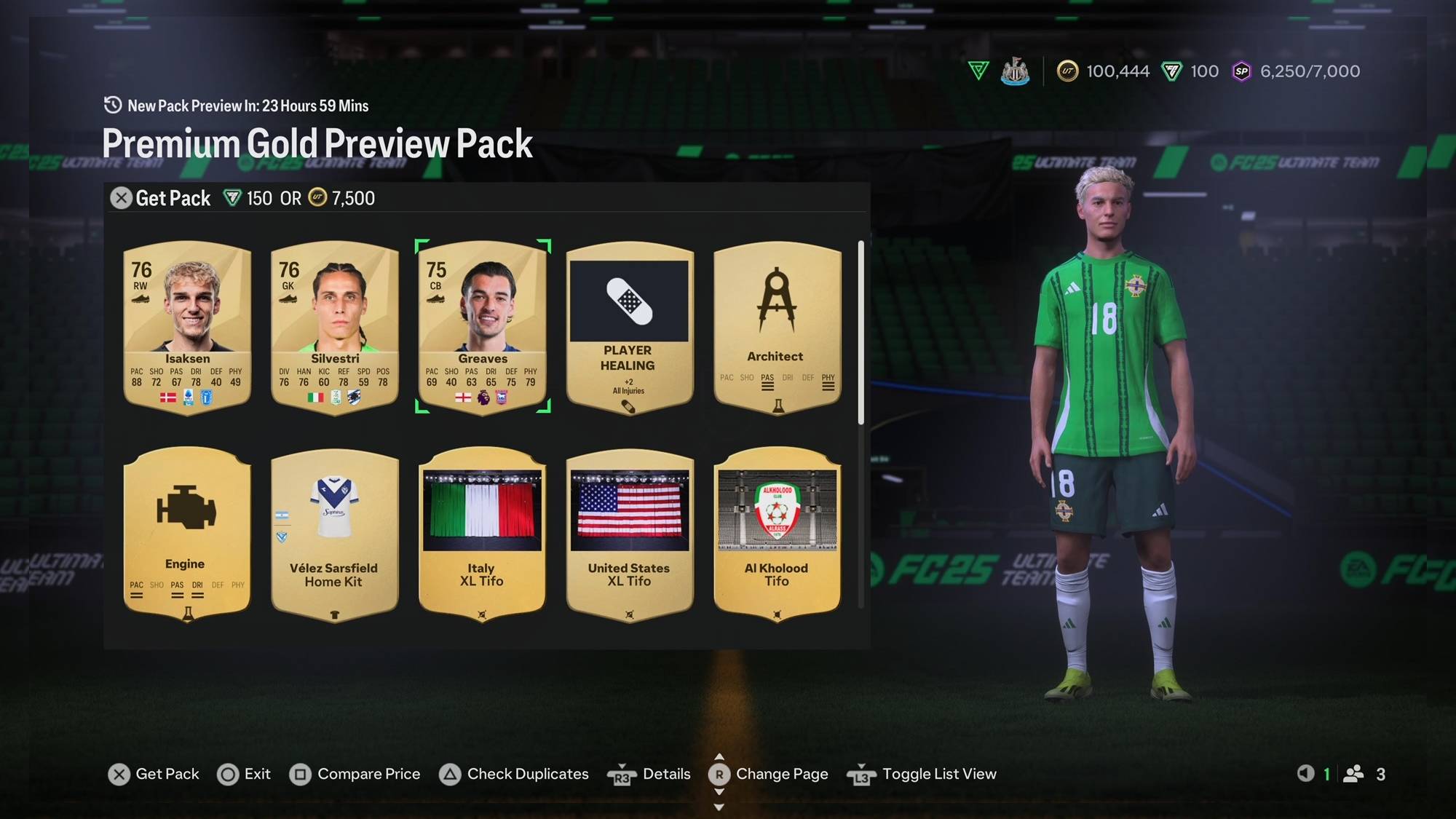Choose the Al Kholood Tifo card
The image size is (1456, 819).
pyautogui.click(x=777, y=533)
